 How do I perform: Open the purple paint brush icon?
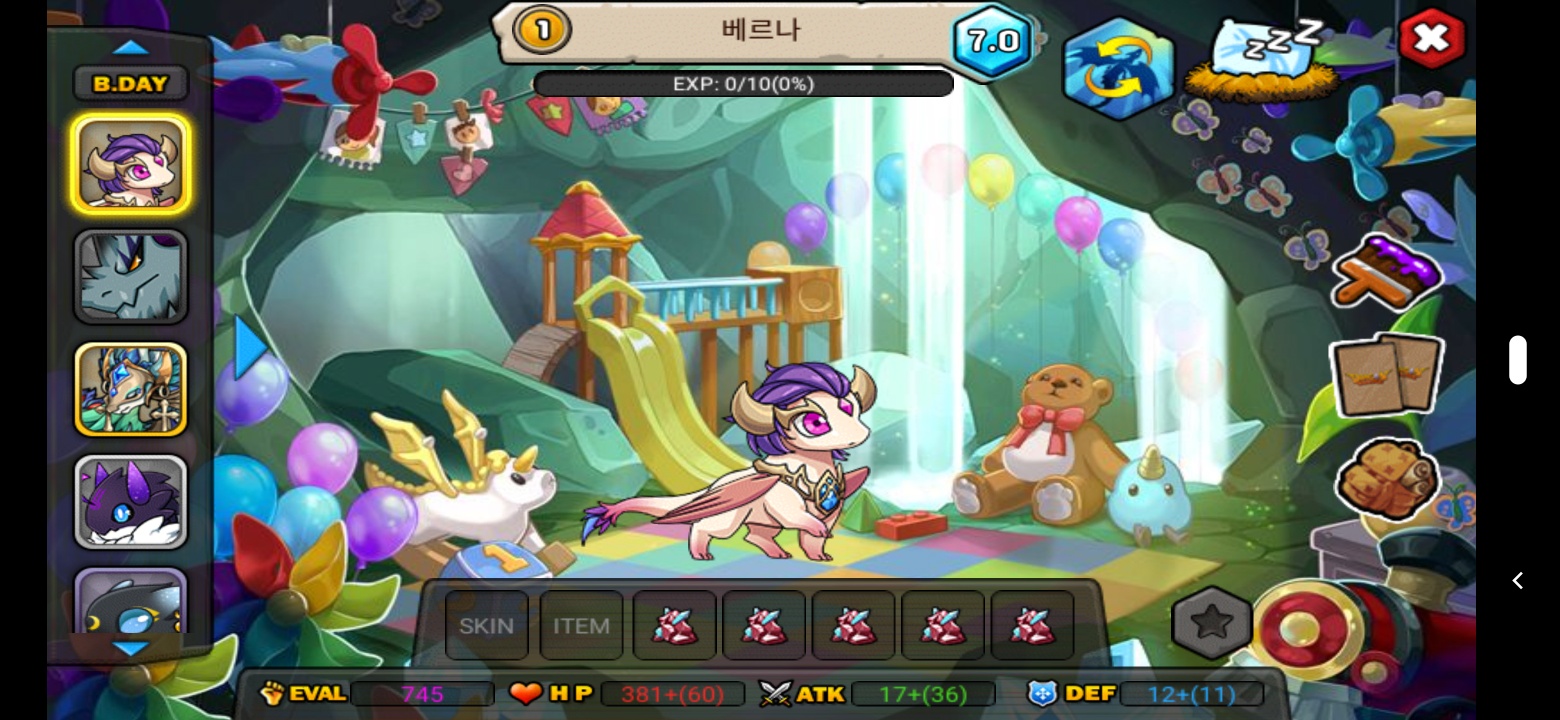click(x=1387, y=272)
